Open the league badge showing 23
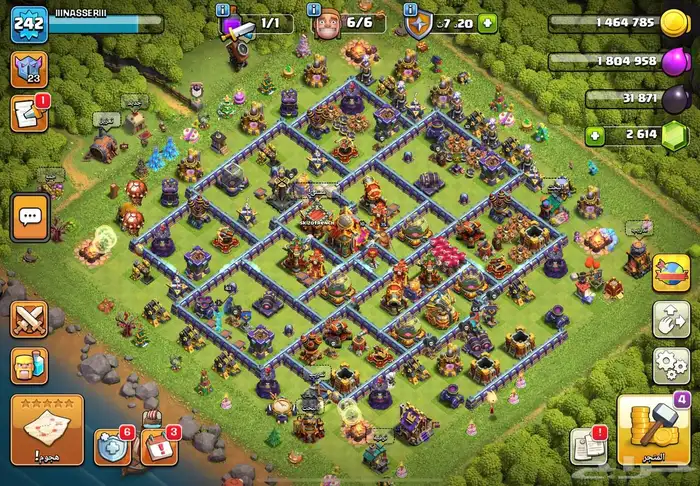 [x=28, y=70]
